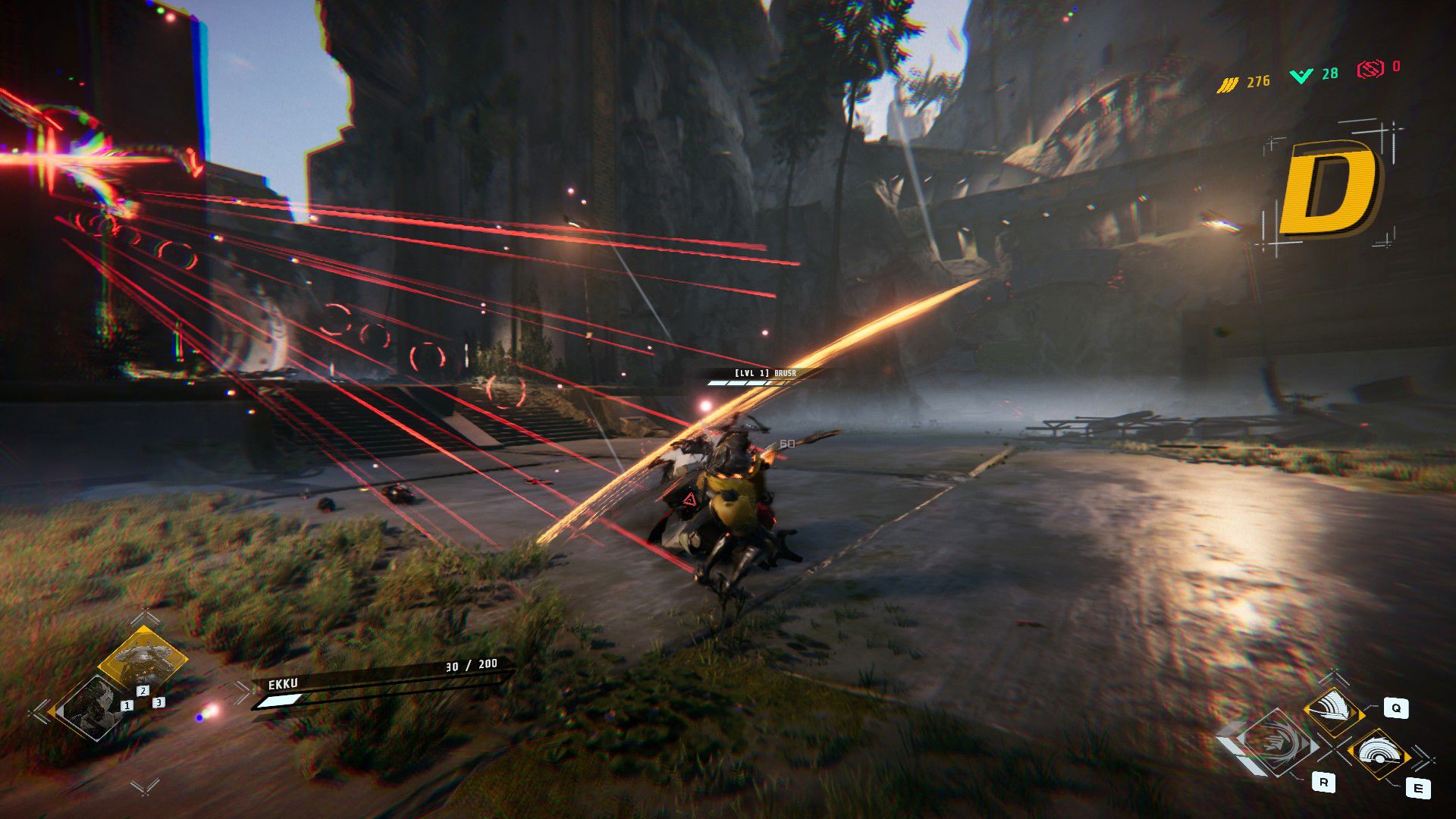
Task: Switch to the grey character portrait
Action: 93,710
